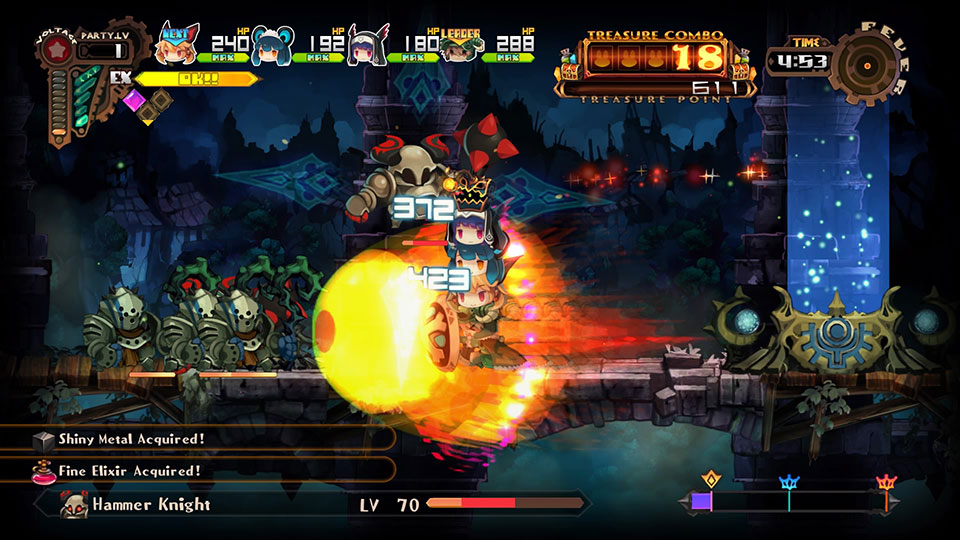Select the blue-haired maid party portrait
This screenshot has height=540, width=960.
(x=271, y=46)
